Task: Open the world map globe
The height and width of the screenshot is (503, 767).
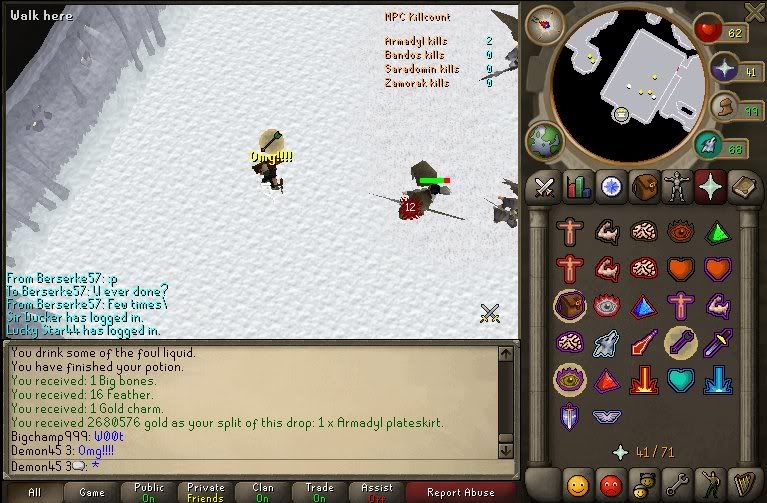Action: (545, 140)
